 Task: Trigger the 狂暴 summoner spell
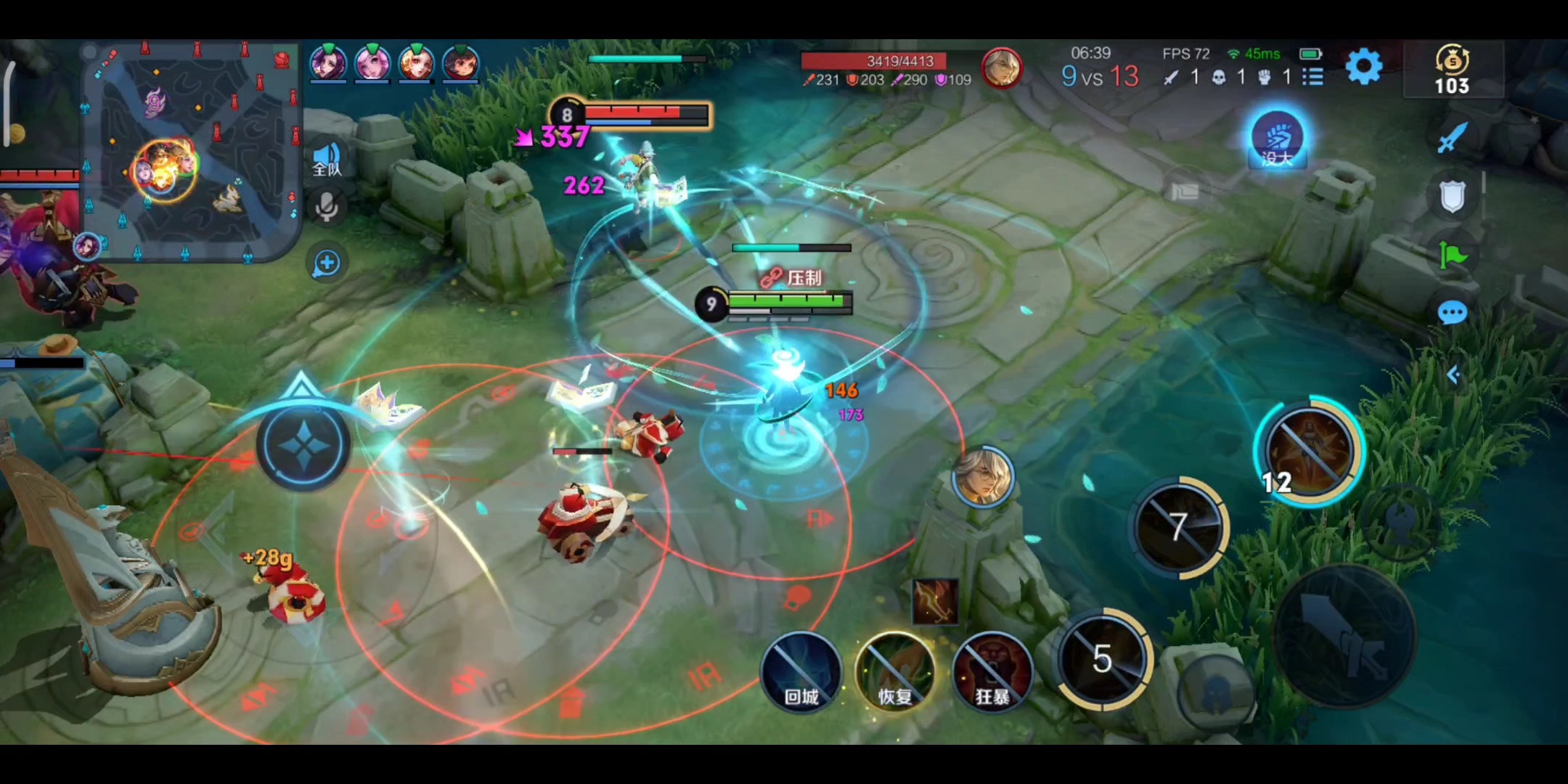(x=992, y=671)
